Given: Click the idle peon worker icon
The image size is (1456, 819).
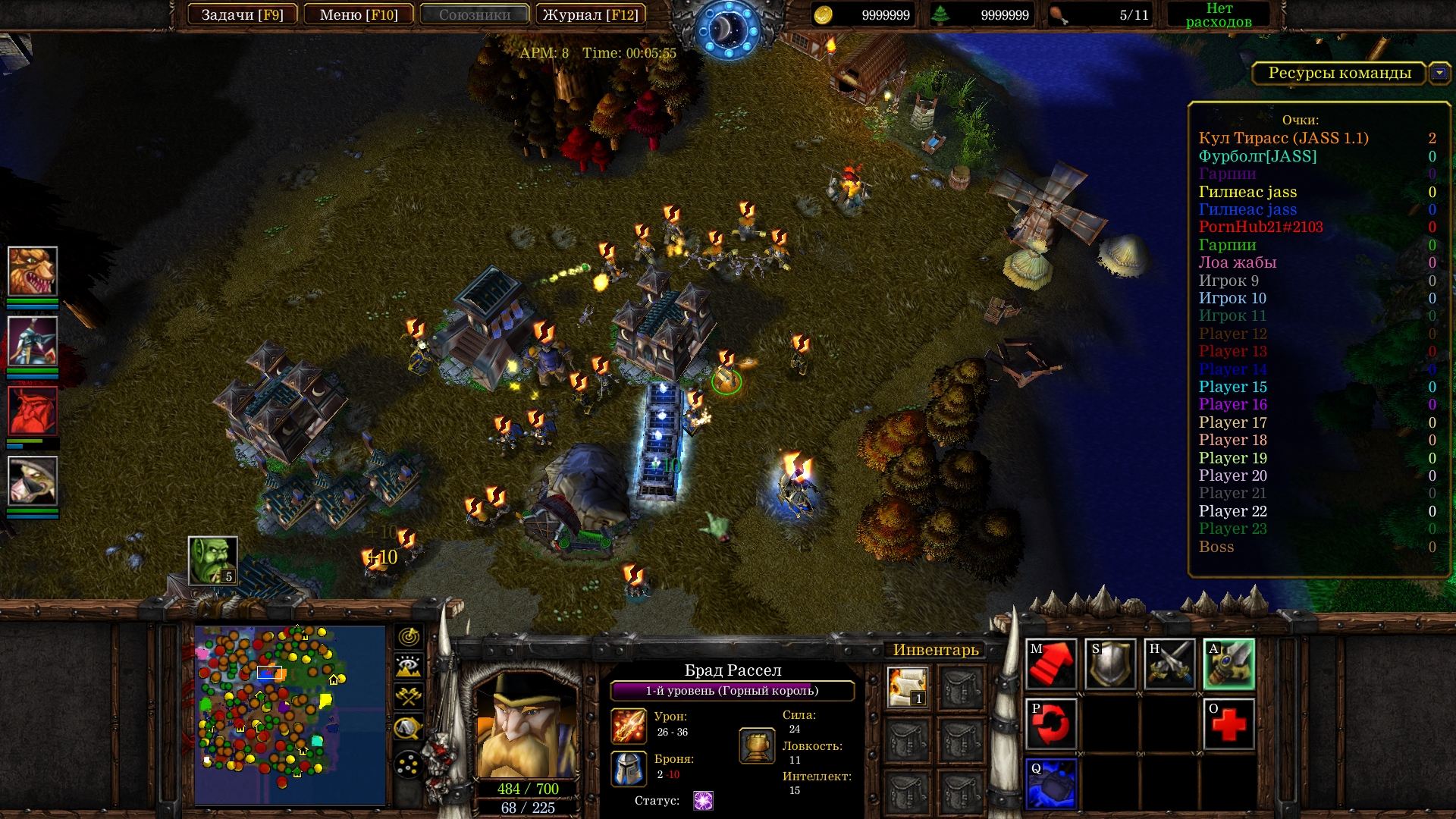Looking at the screenshot, I should 213,561.
